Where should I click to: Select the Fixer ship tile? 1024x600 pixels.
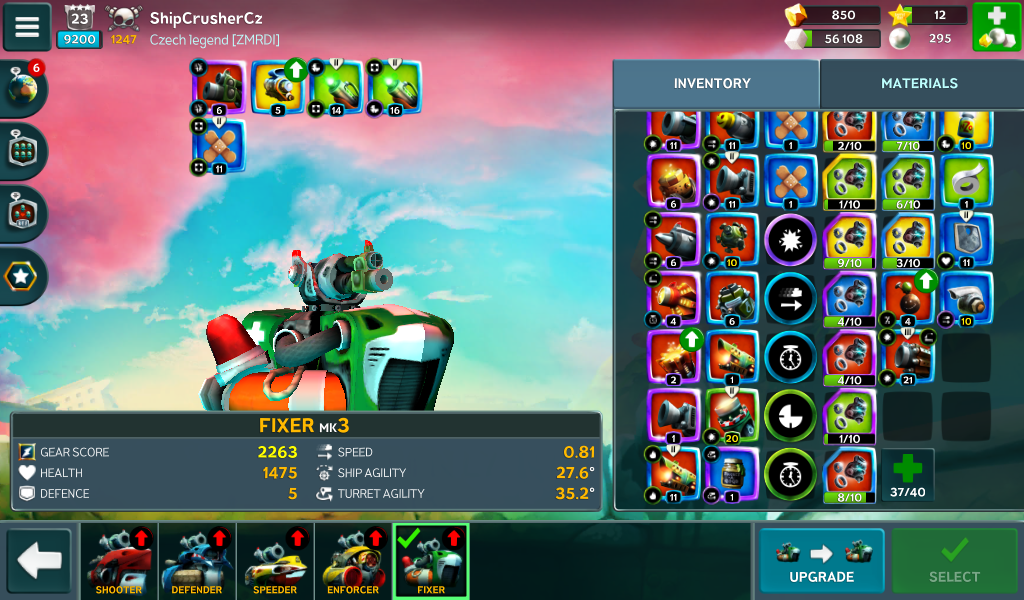click(x=431, y=561)
